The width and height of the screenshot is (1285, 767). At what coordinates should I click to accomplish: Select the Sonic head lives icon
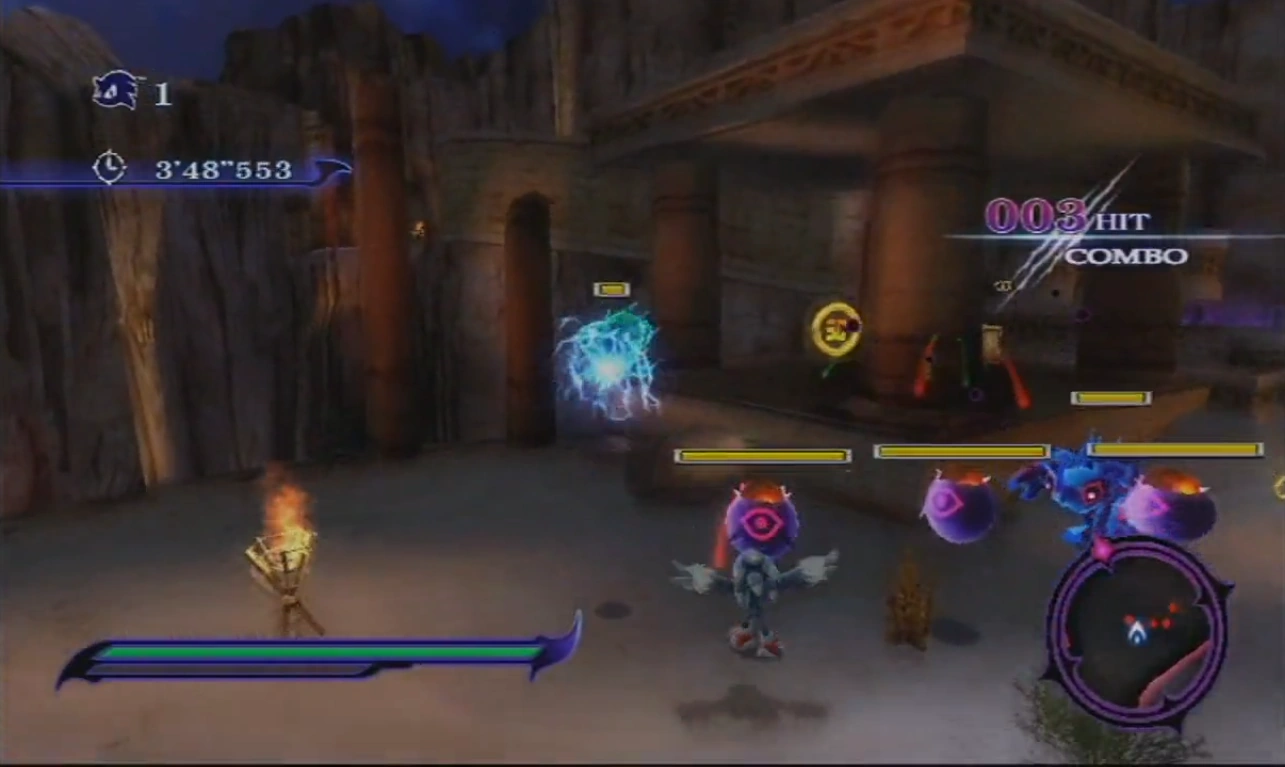(x=116, y=91)
